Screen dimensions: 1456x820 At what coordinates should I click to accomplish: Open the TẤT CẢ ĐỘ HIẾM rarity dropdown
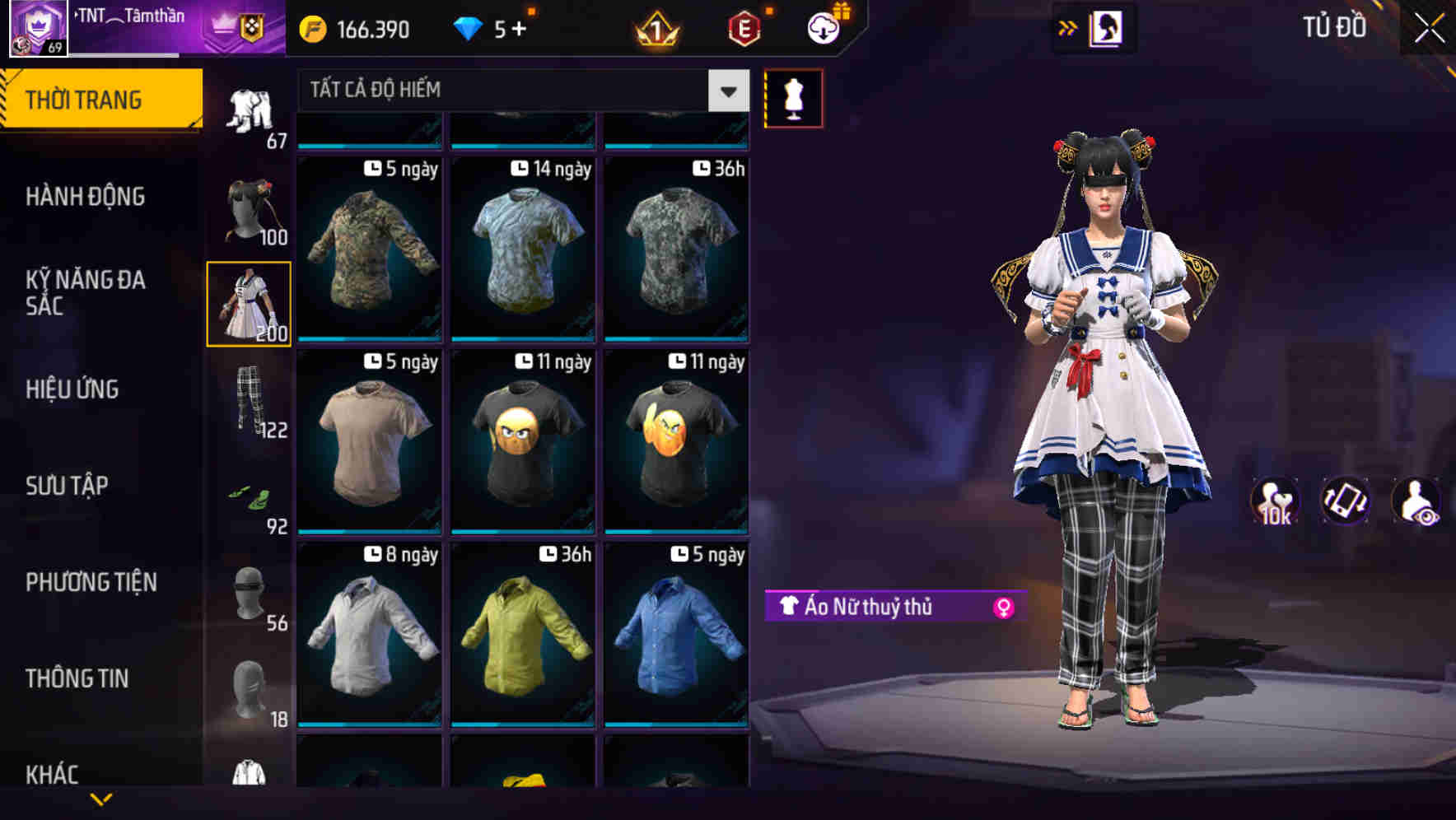click(511, 89)
